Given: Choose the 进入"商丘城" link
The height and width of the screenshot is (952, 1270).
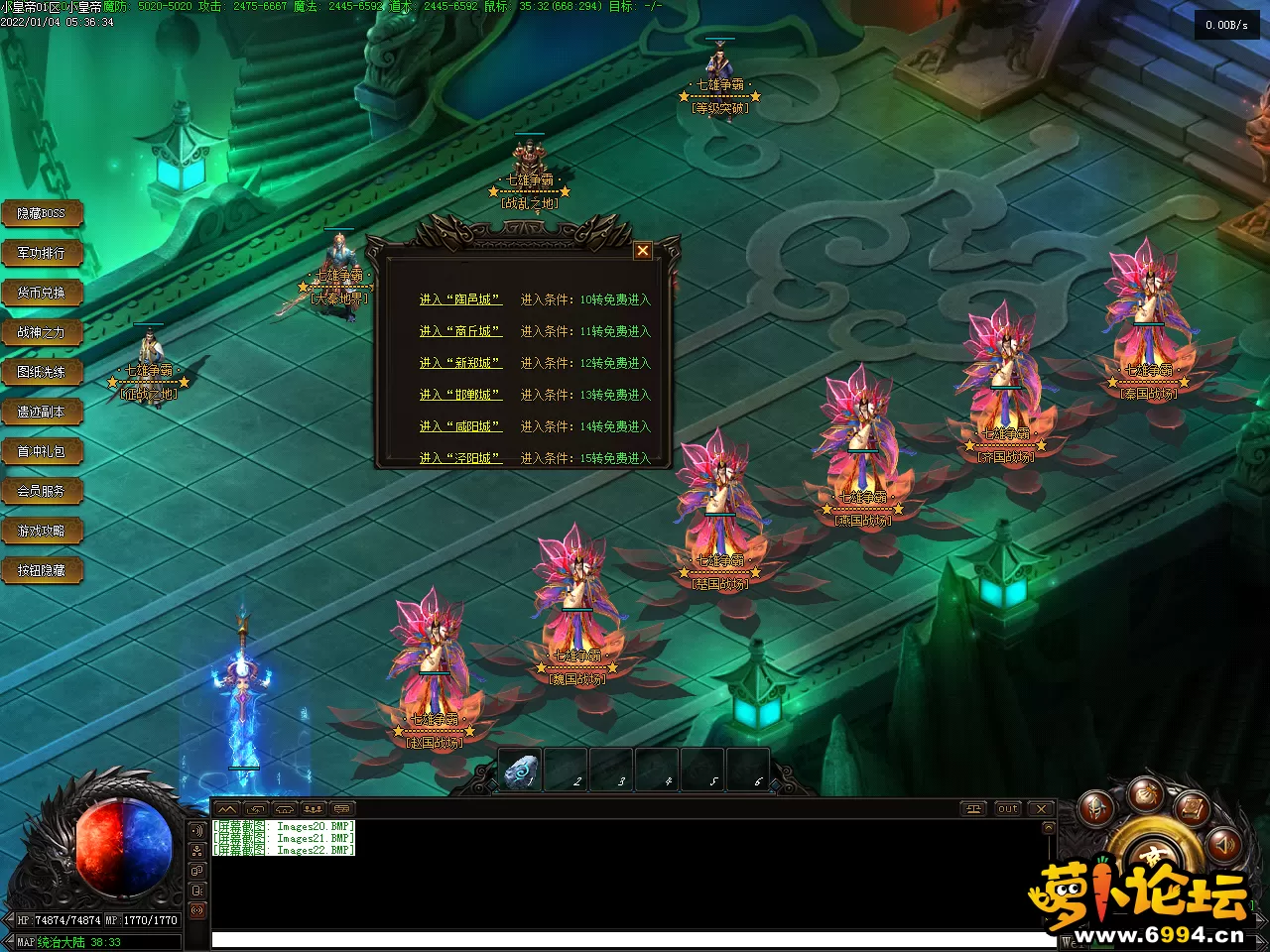Looking at the screenshot, I should 460,331.
